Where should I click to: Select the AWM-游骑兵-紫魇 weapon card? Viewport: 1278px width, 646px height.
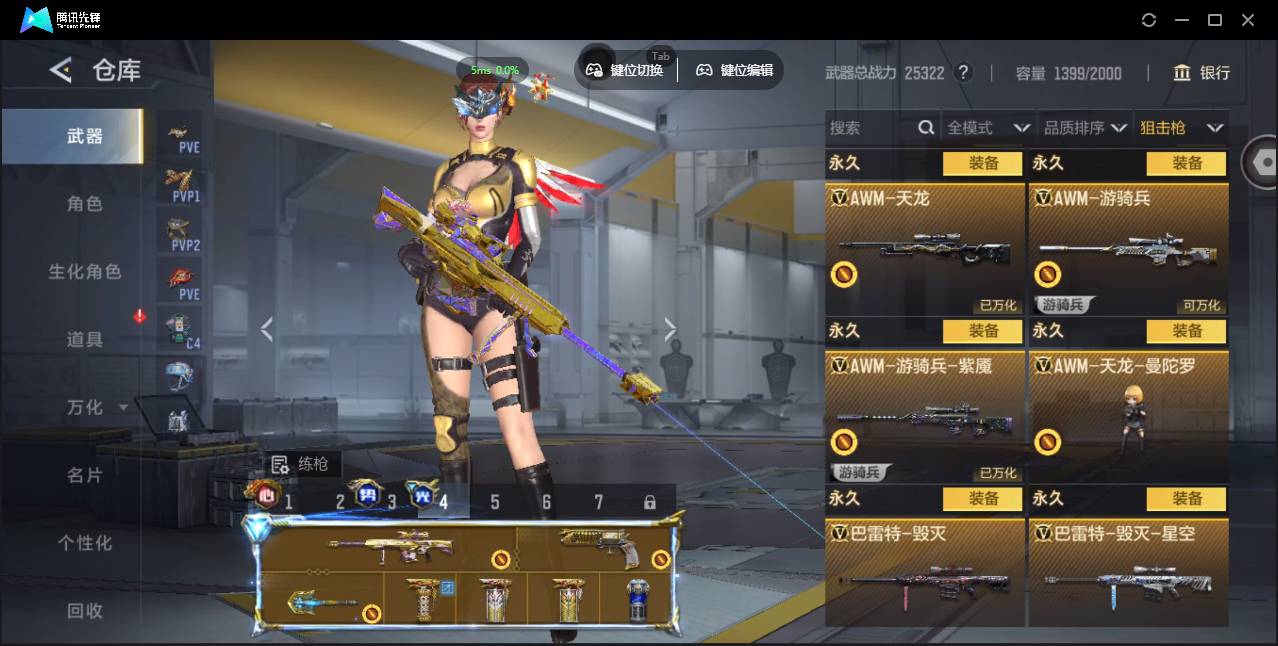point(925,416)
